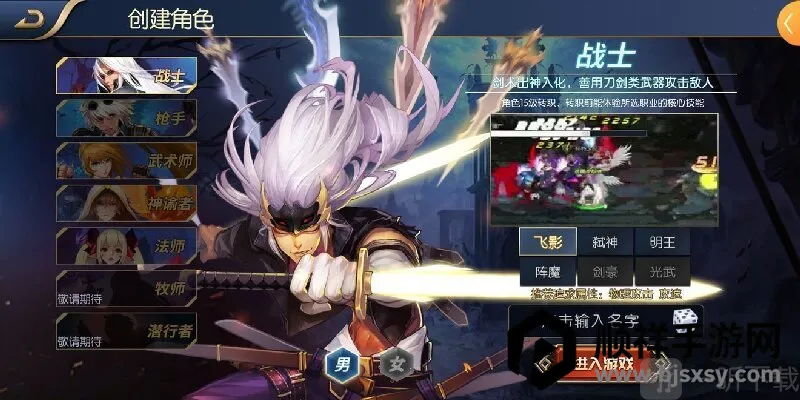The image size is (800, 400).
Task: Pick the 武术师 martial artist class
Action: (x=126, y=161)
